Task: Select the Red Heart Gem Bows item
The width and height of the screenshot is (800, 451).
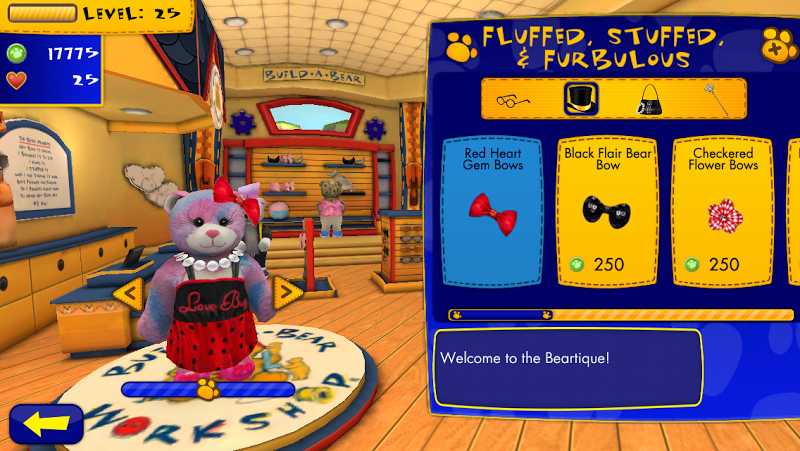Action: coord(494,210)
